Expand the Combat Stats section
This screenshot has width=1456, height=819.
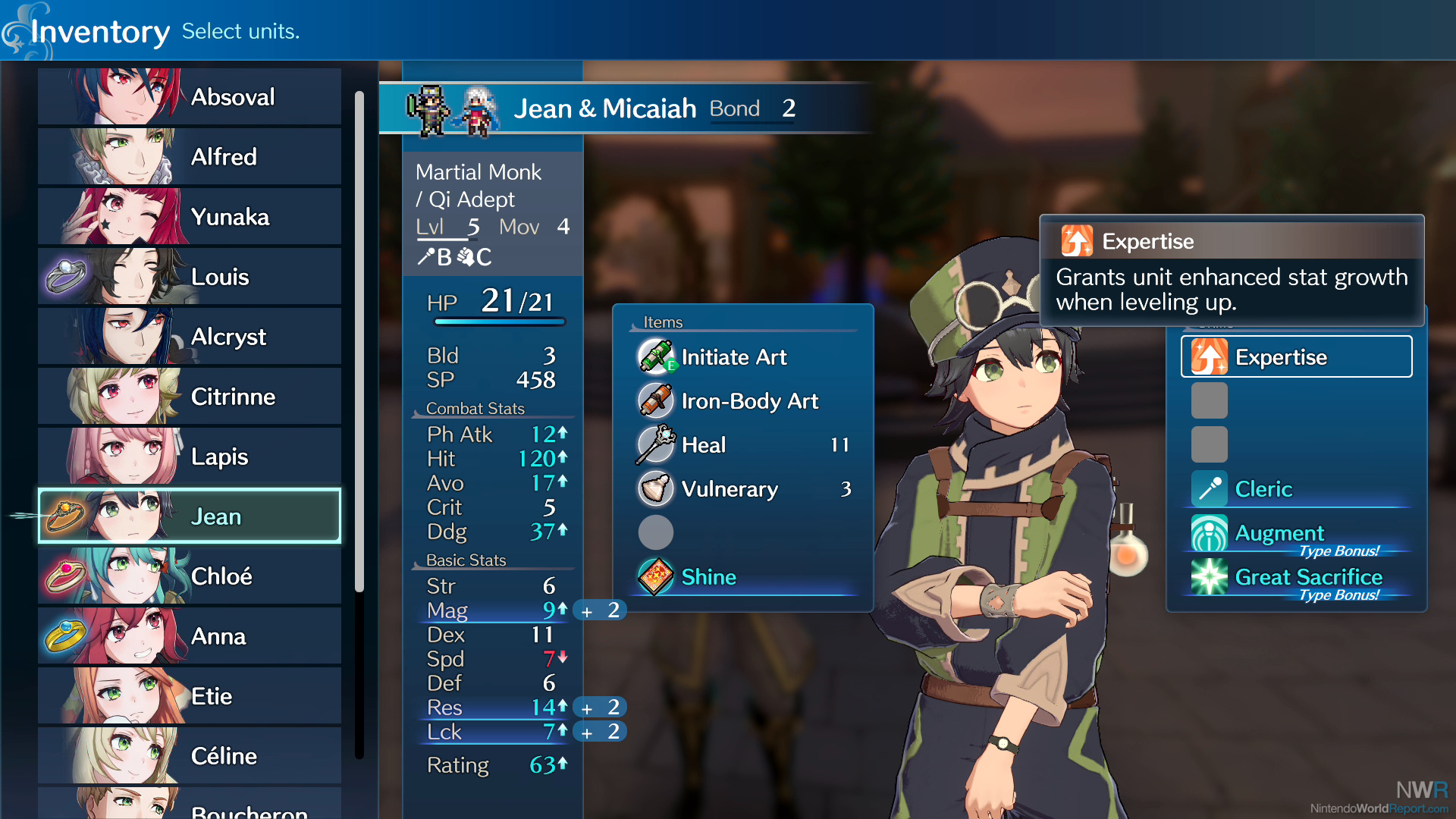(x=475, y=408)
